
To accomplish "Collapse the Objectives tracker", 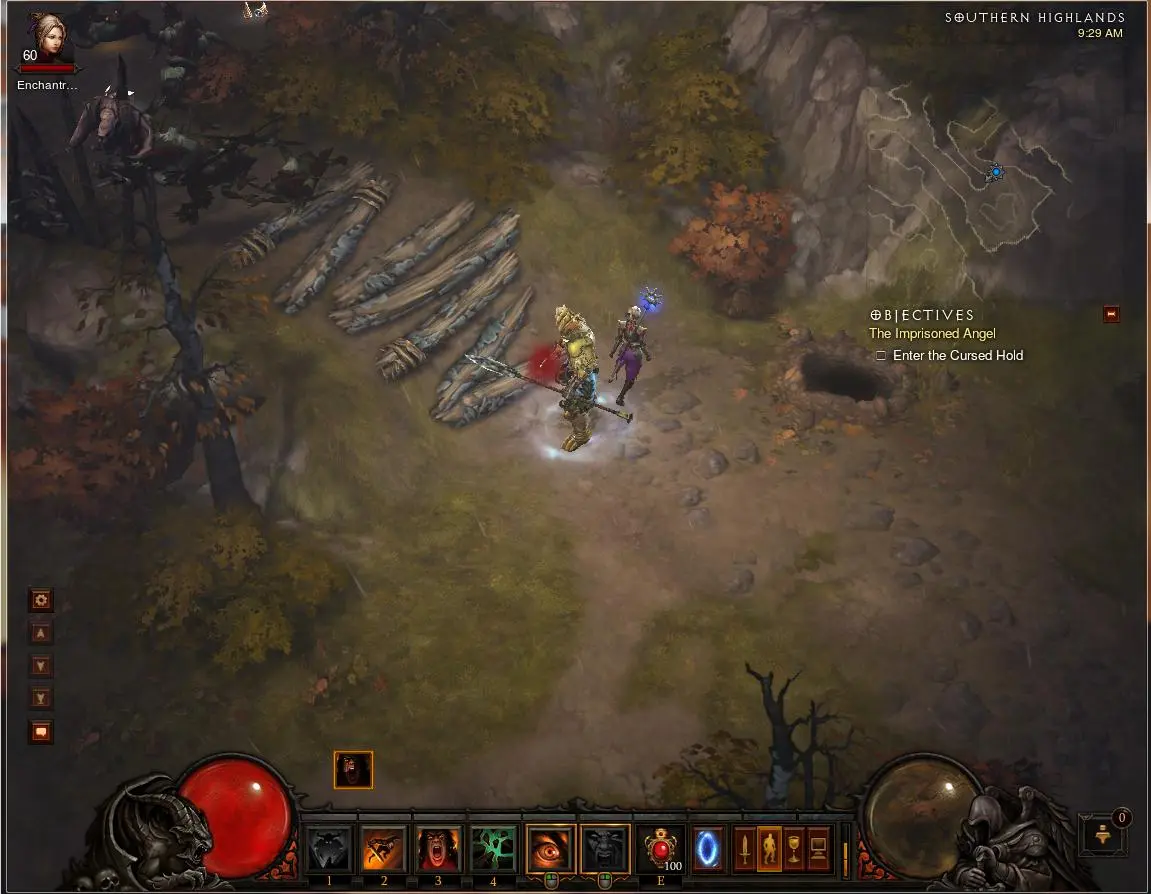I will click(1111, 314).
